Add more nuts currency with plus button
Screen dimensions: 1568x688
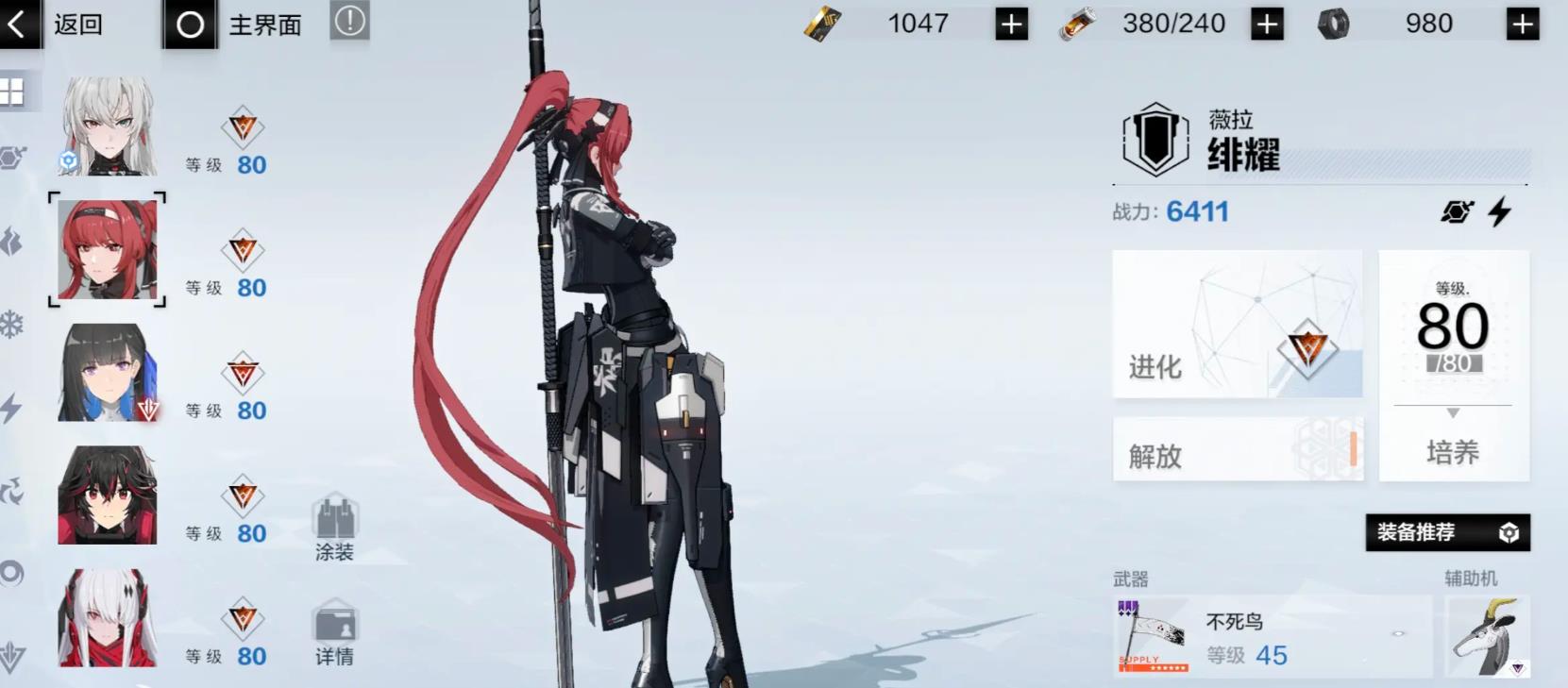[x=1522, y=25]
